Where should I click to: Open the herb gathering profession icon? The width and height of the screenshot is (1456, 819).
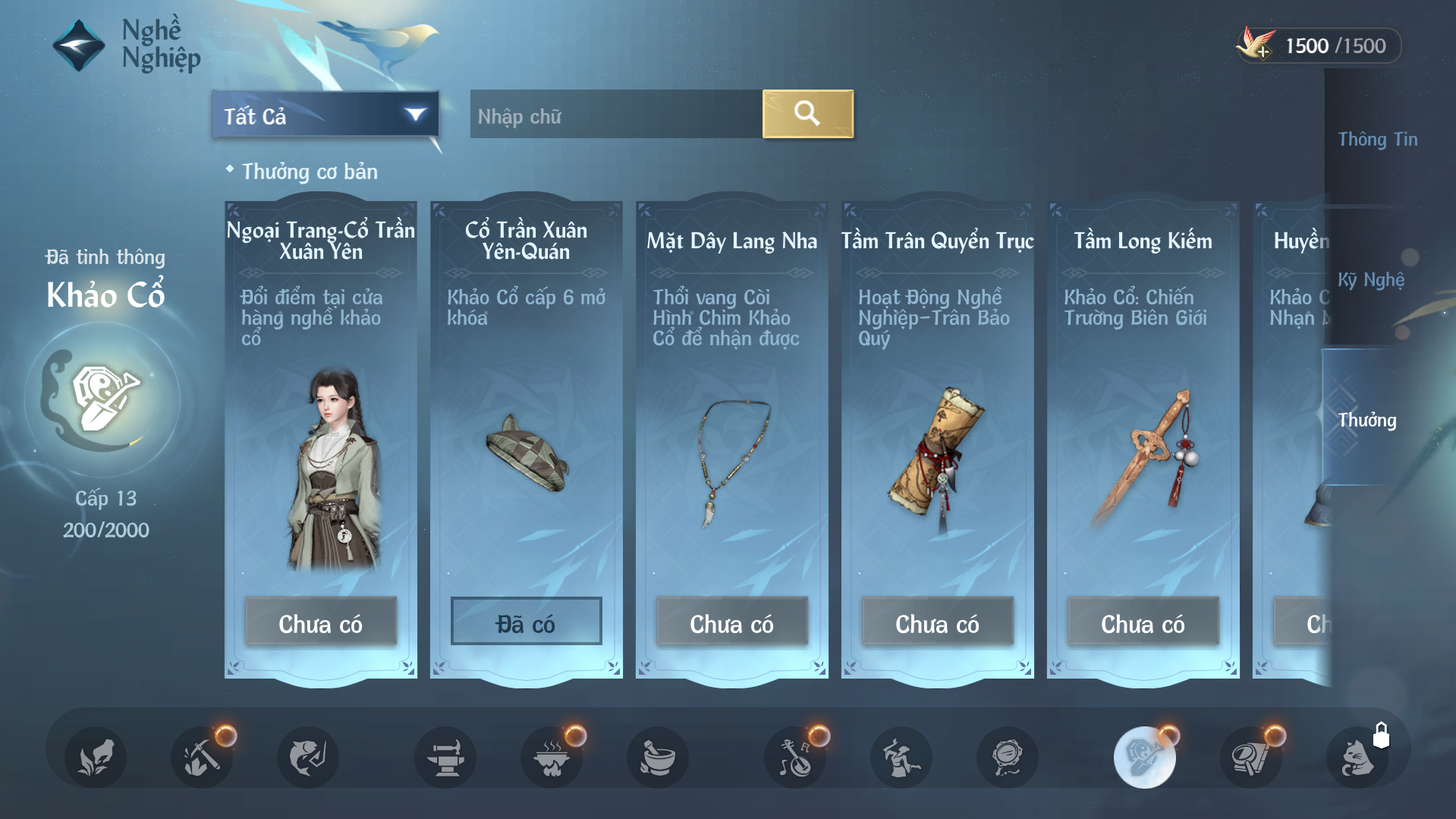click(x=95, y=757)
